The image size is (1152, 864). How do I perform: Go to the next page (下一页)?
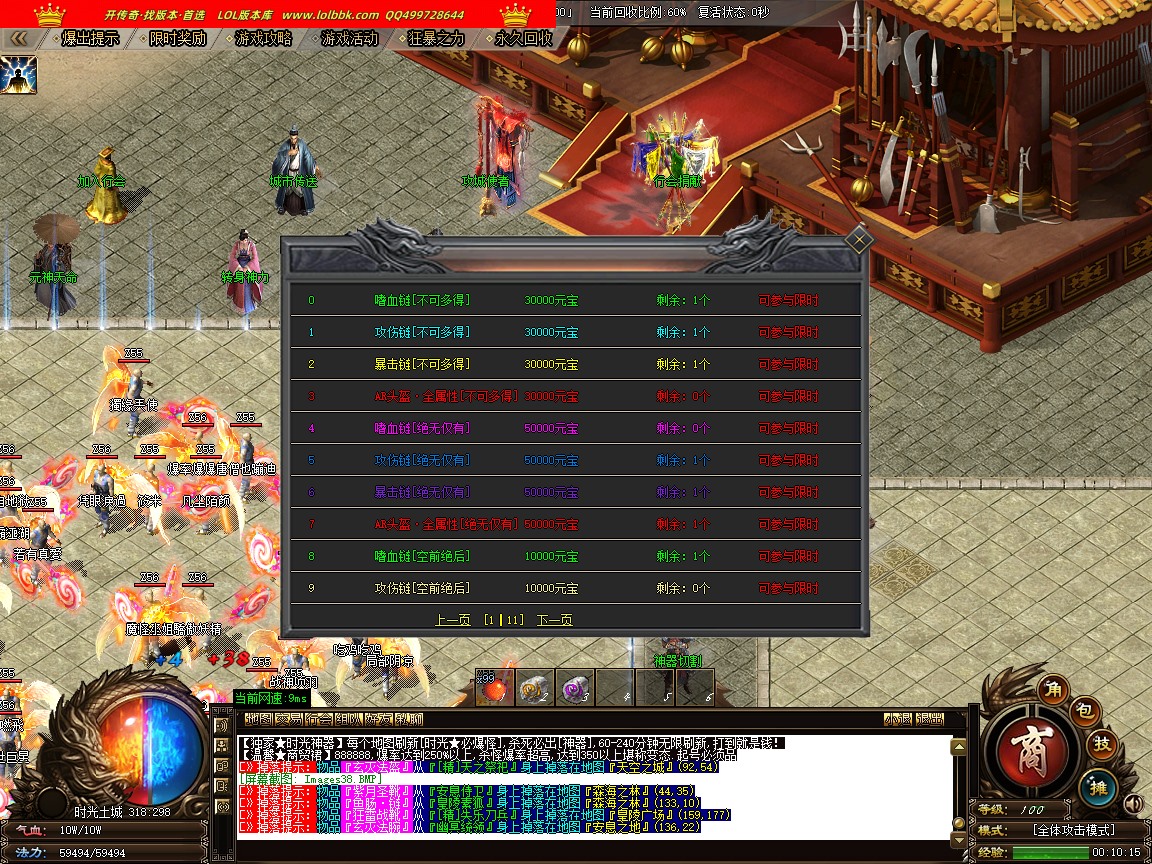554,620
